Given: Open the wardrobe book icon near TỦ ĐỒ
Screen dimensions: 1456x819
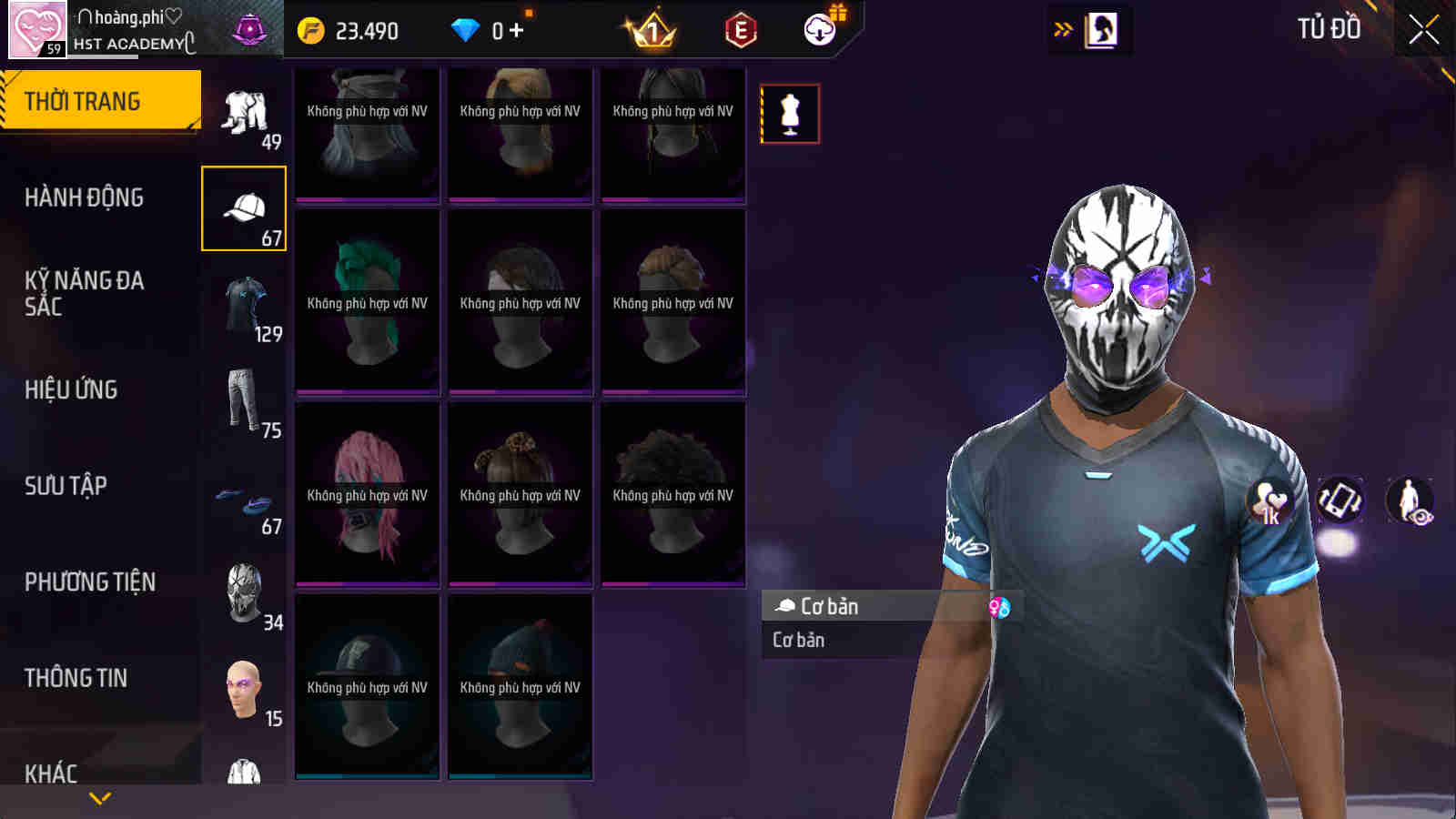Looking at the screenshot, I should (x=1102, y=28).
